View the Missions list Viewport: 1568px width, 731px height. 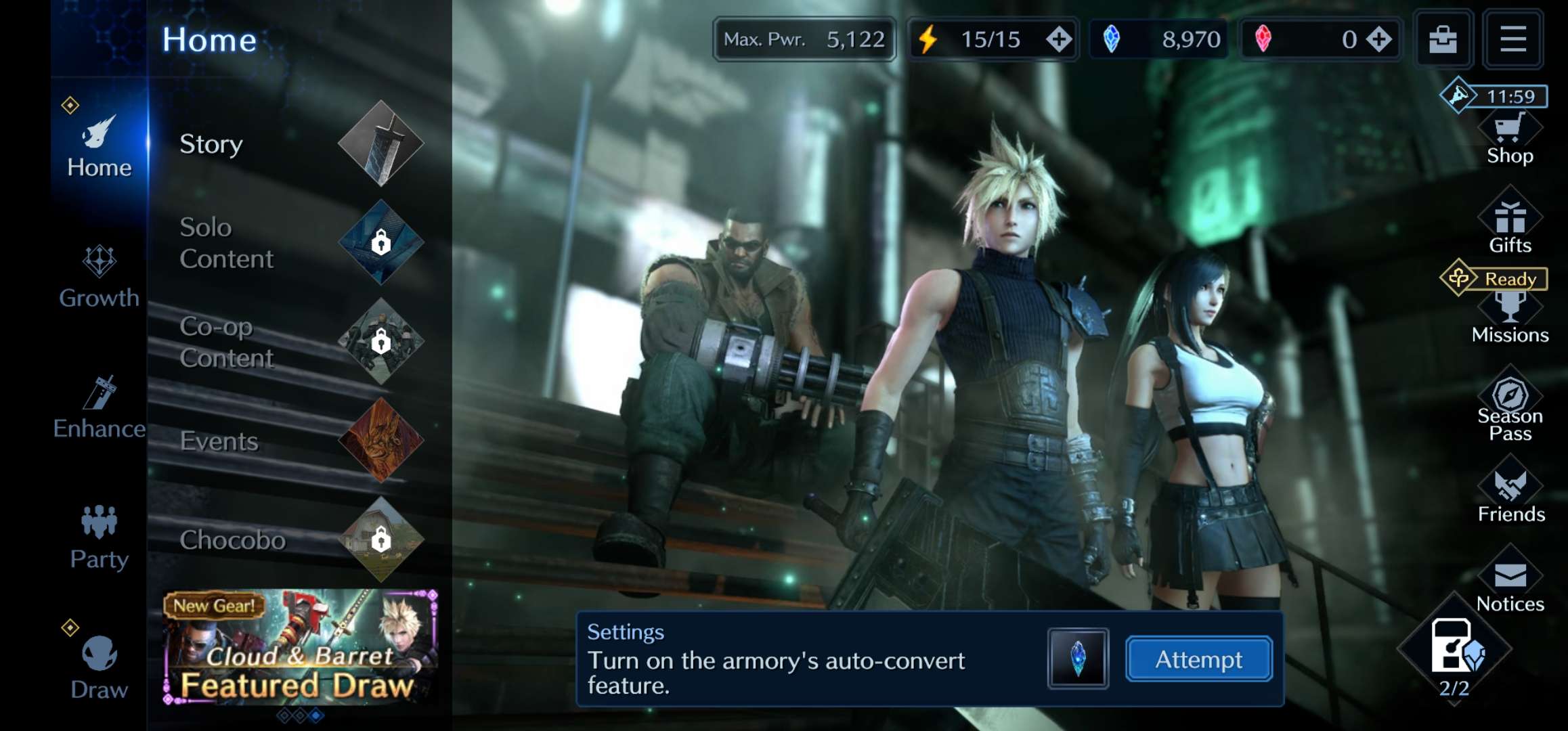(1510, 318)
